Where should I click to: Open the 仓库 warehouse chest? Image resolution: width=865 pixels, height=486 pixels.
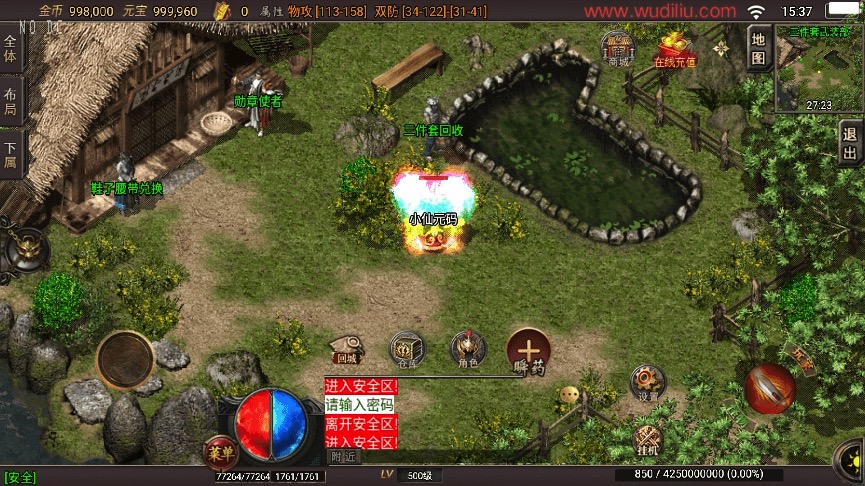coord(407,349)
